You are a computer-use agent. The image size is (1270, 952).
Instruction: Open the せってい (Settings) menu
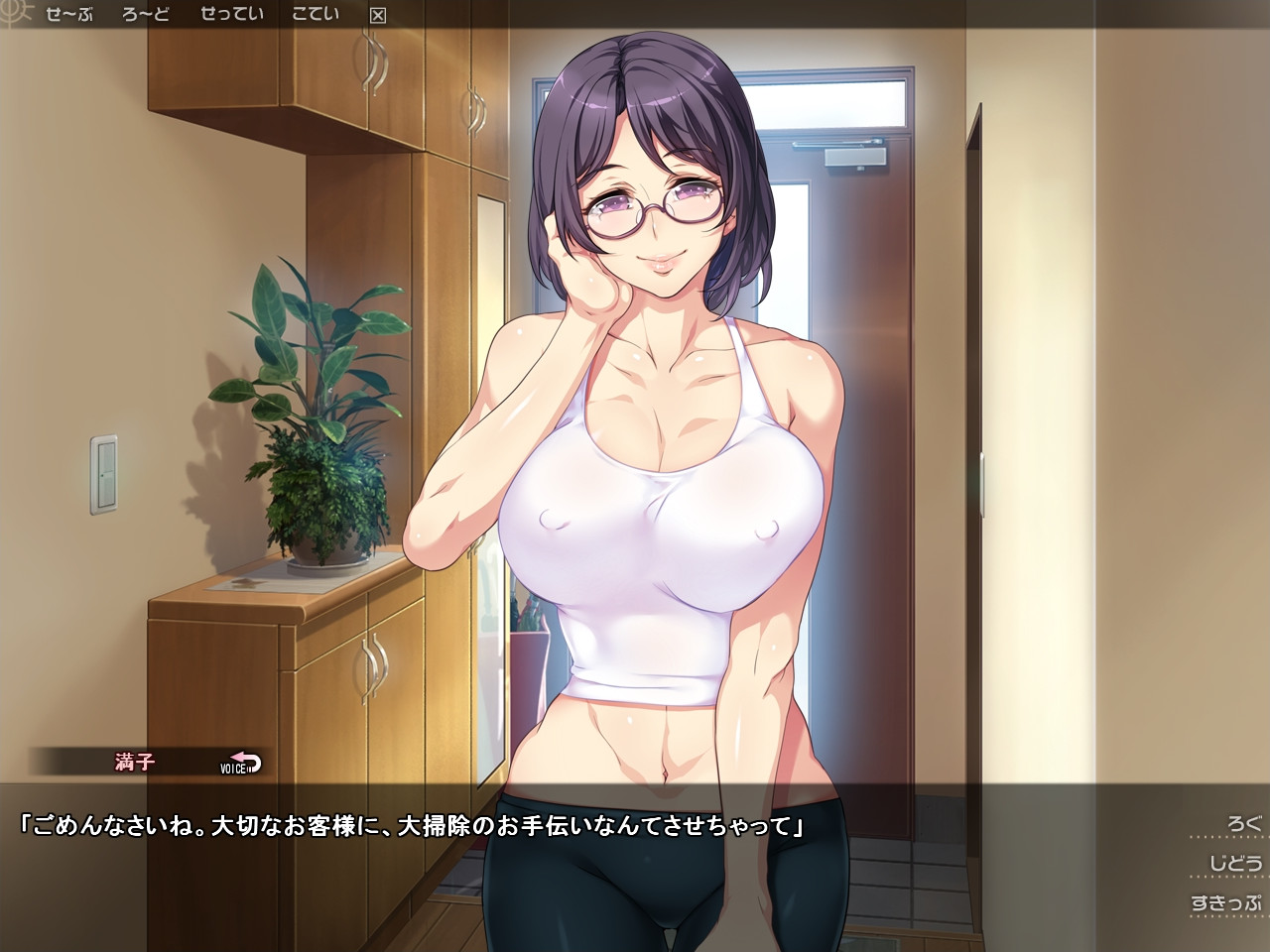pyautogui.click(x=232, y=14)
